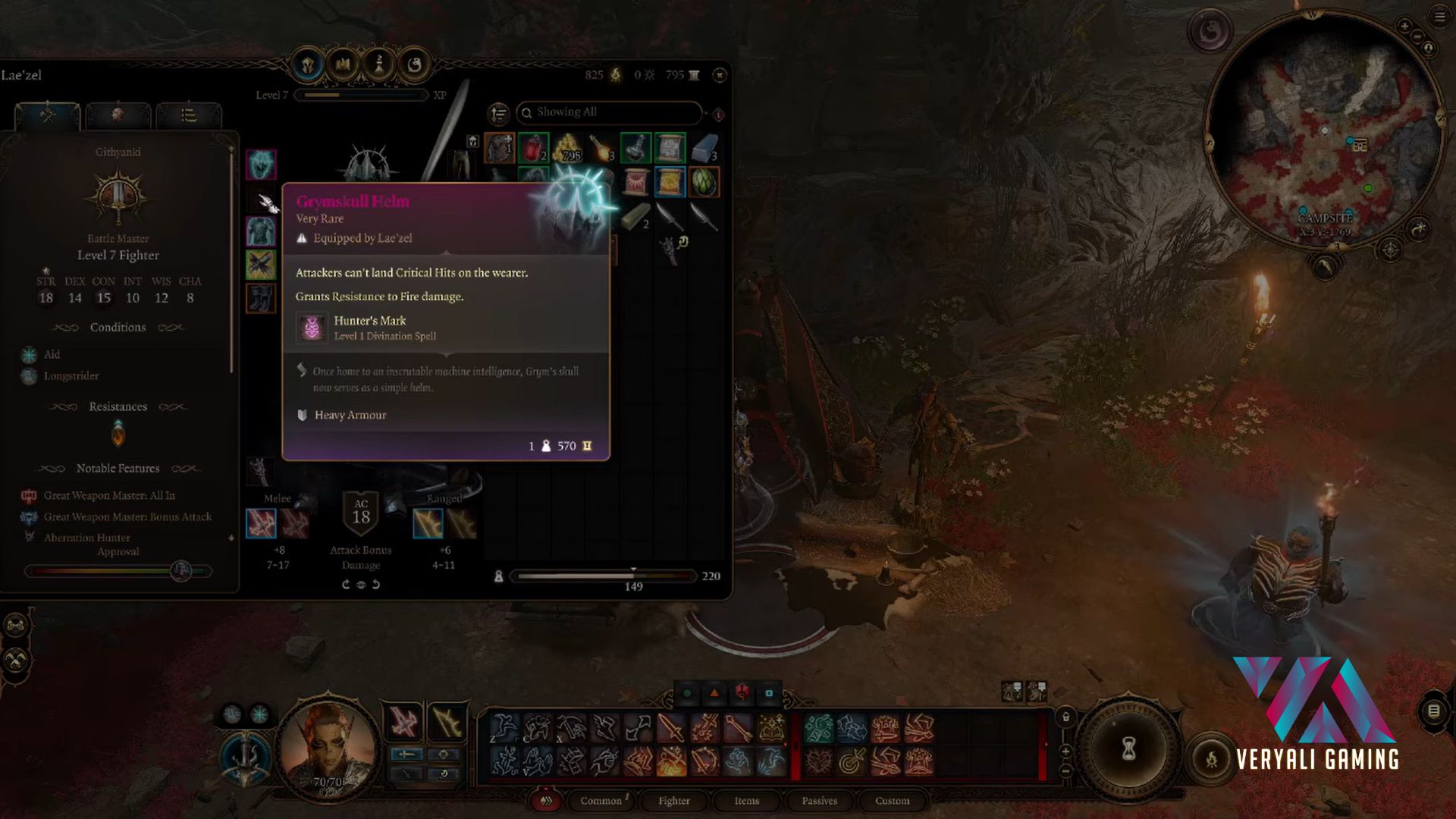
Task: Select the gold coin pile slot
Action: click(568, 147)
